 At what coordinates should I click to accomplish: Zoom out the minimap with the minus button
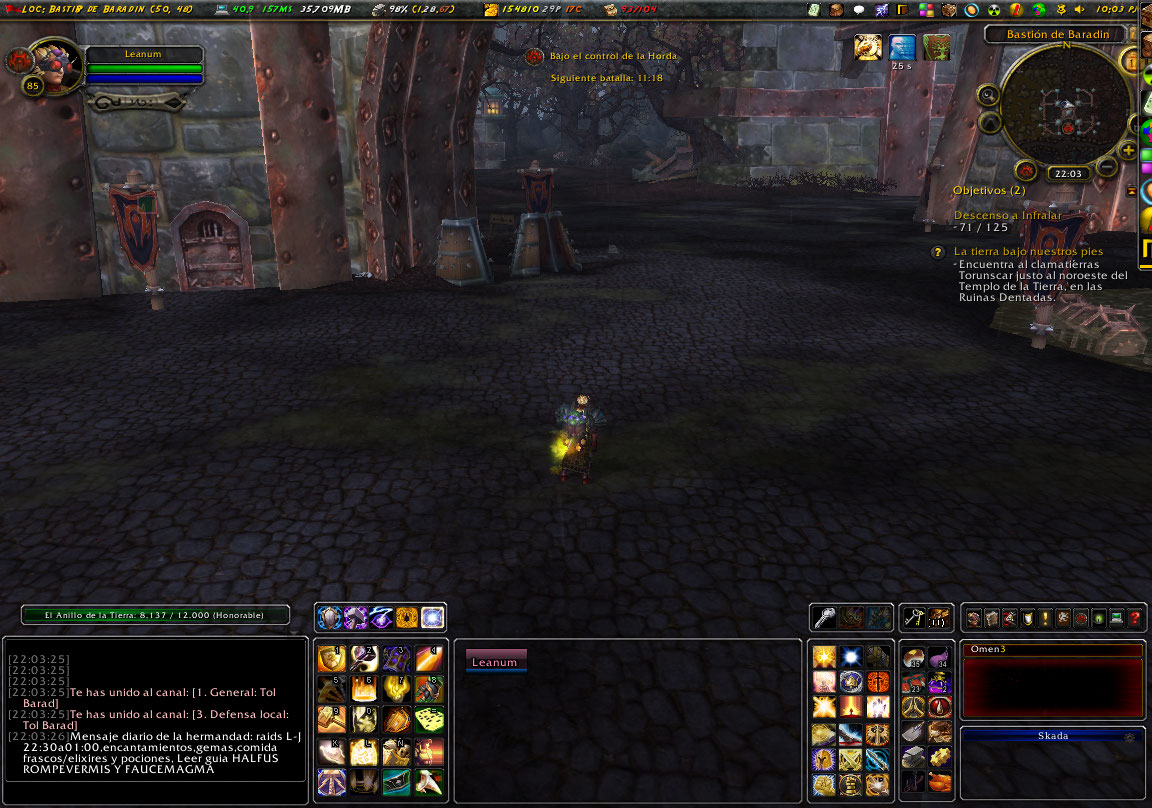click(x=1107, y=168)
